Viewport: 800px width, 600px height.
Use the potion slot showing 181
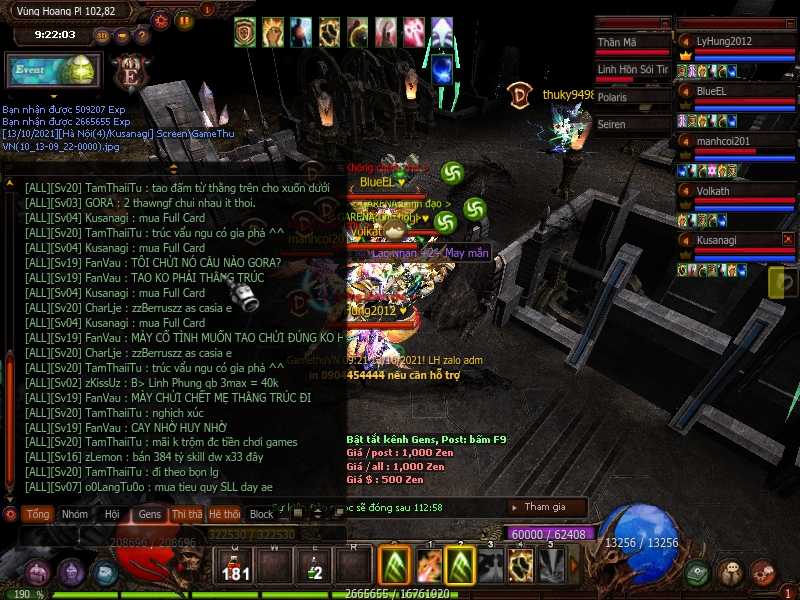[x=236, y=567]
